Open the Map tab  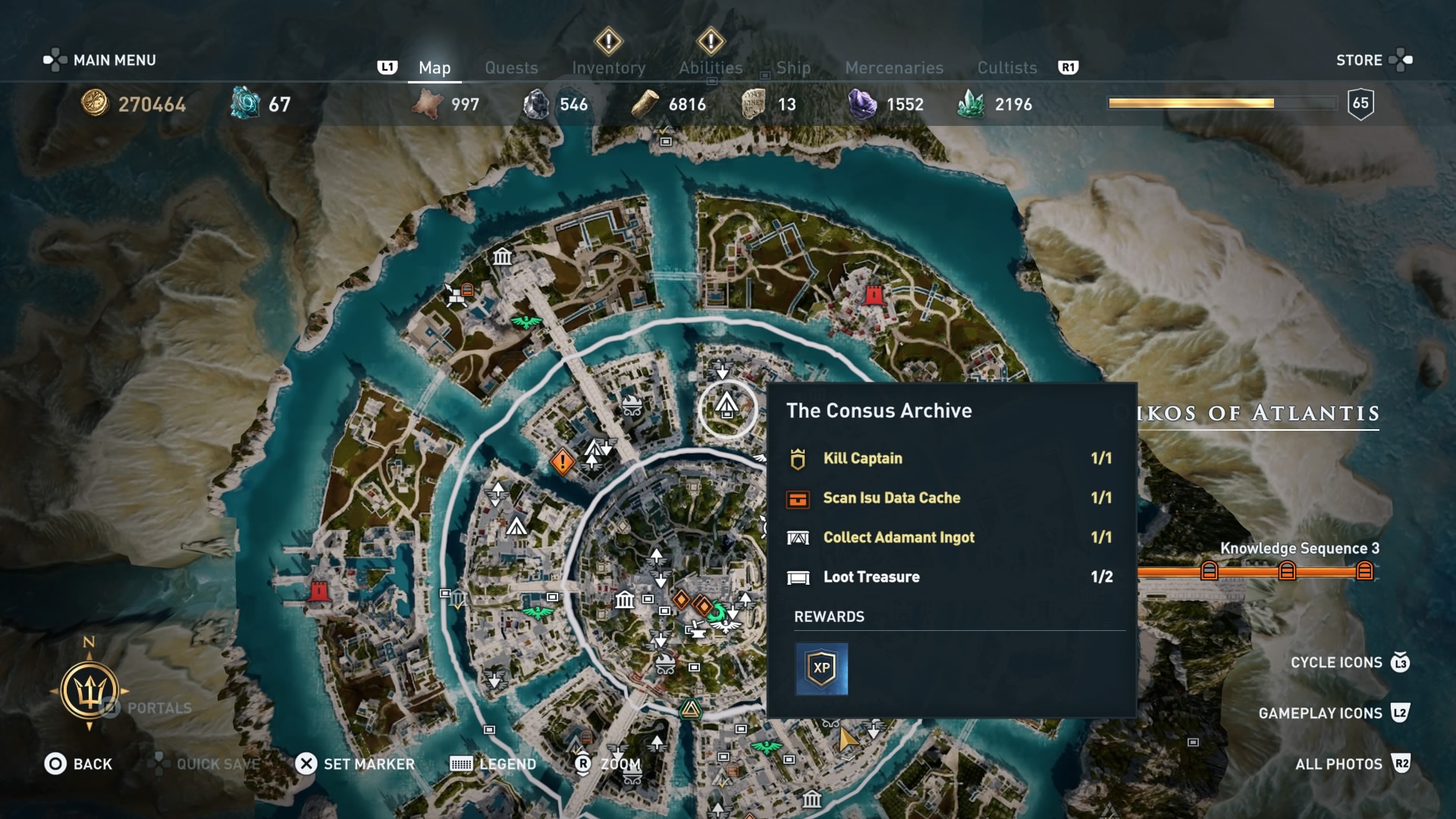[x=434, y=67]
